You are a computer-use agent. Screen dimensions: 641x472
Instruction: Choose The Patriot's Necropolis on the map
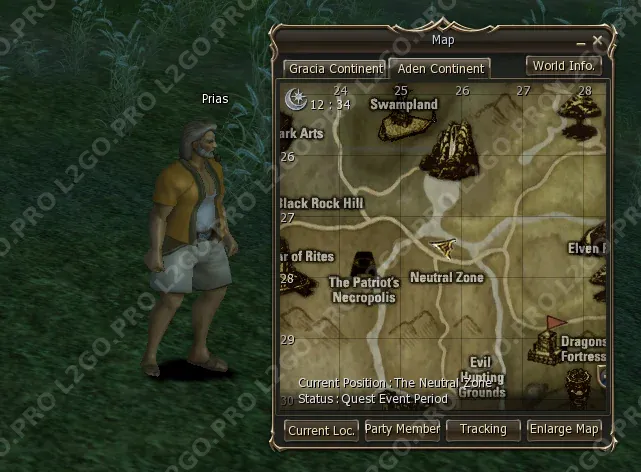coord(364,290)
